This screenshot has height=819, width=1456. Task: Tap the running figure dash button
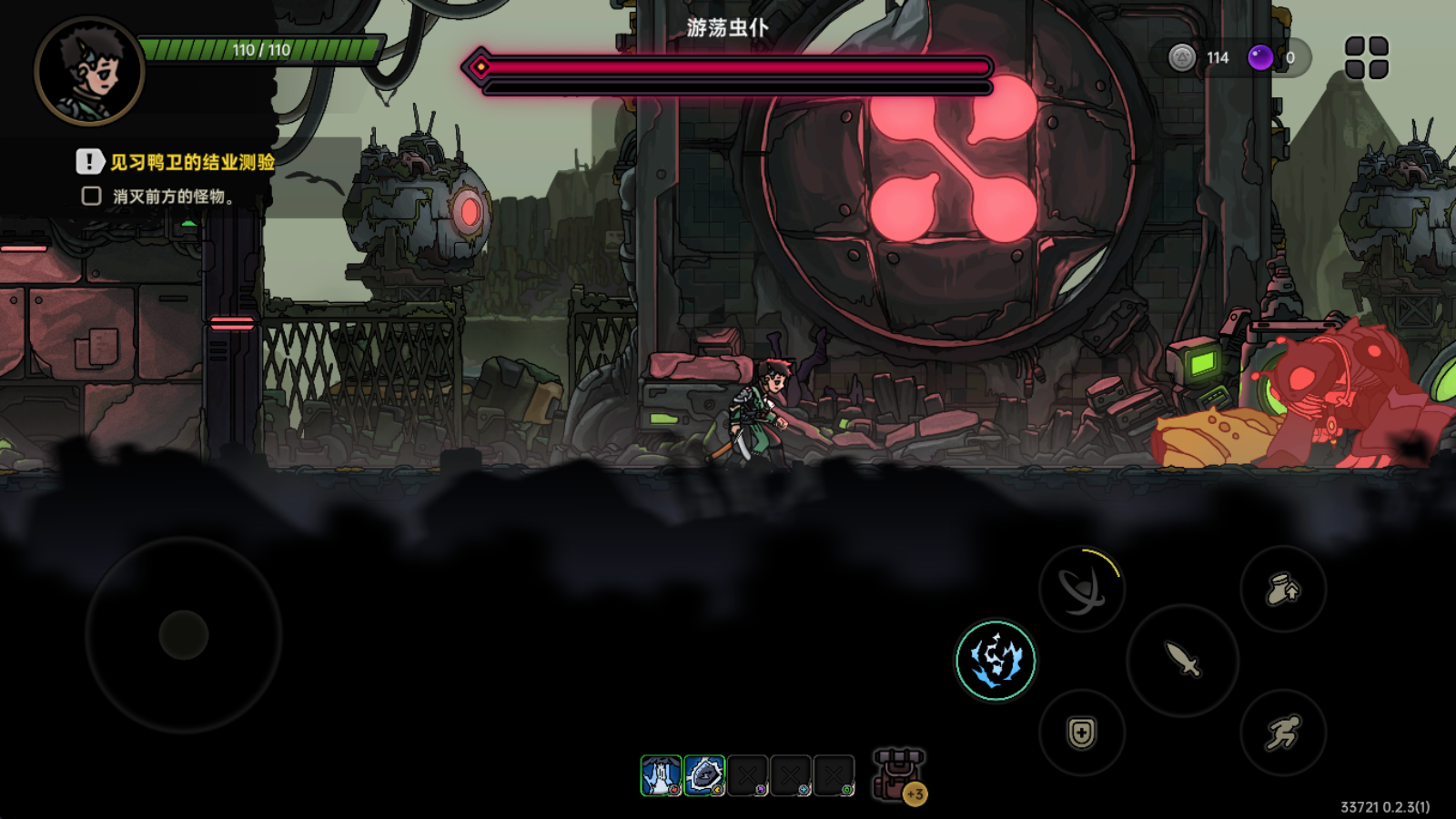1283,733
